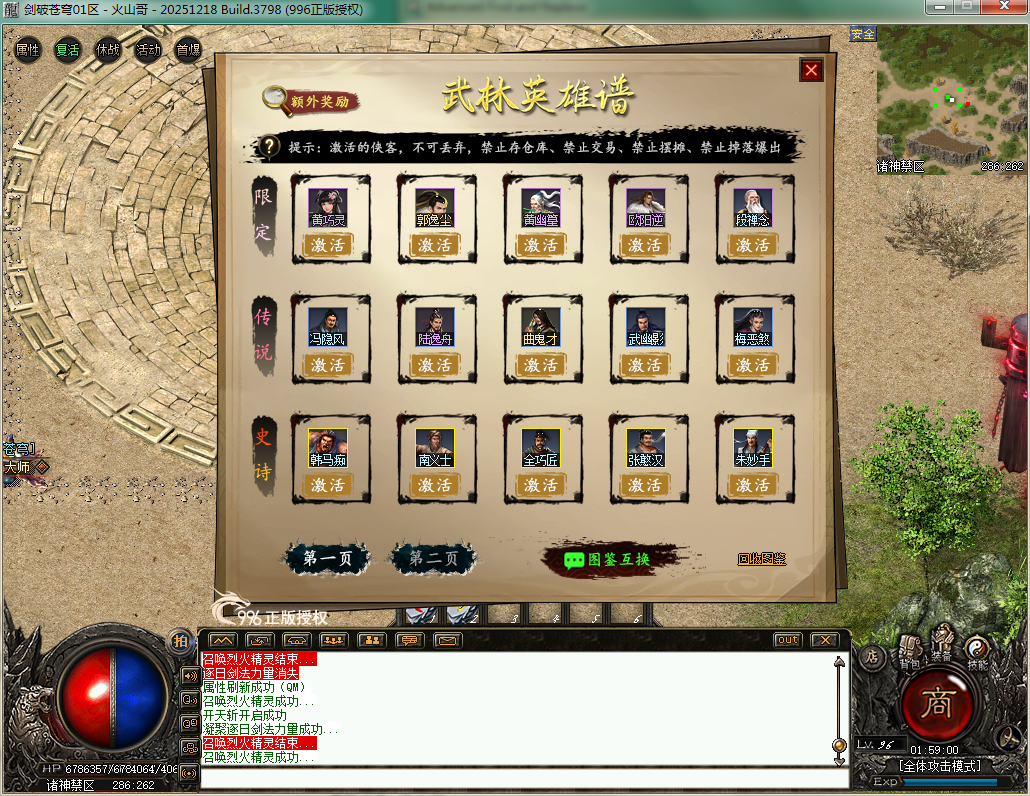Switch to 第二页 page two
Viewport: 1030px width, 796px height.
(x=433, y=559)
